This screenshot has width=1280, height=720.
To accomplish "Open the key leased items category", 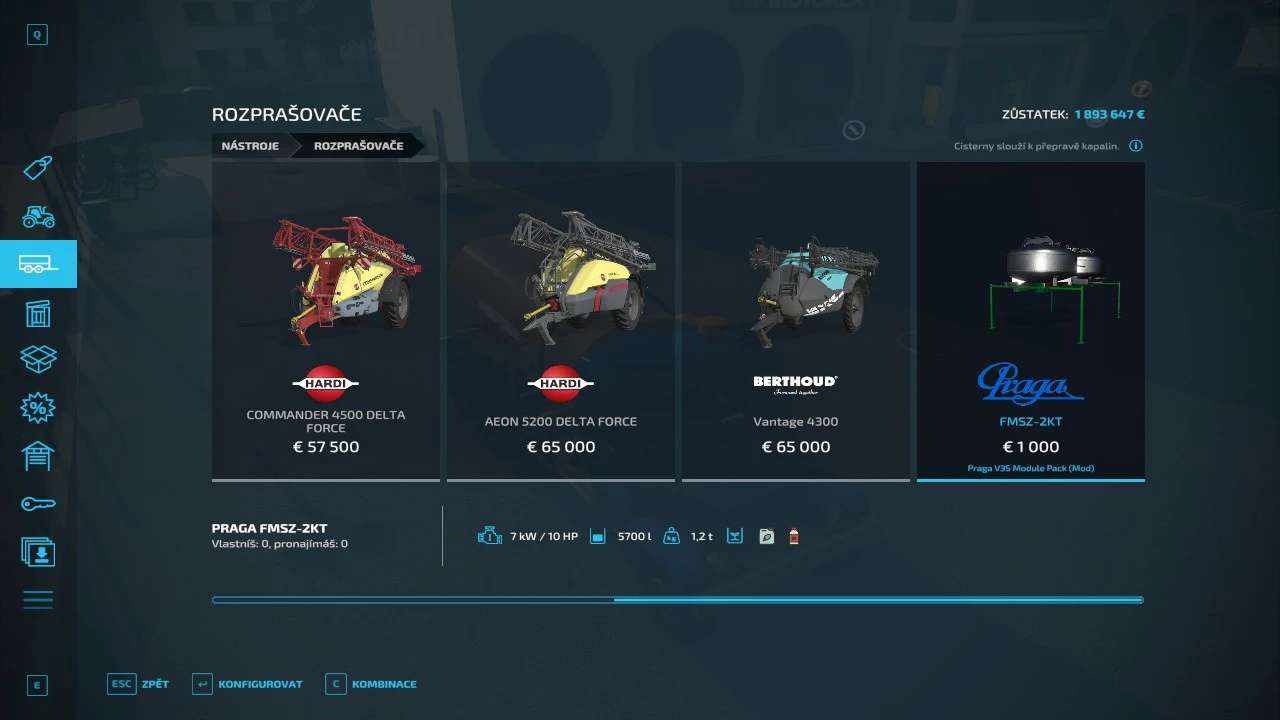I will 38,504.
